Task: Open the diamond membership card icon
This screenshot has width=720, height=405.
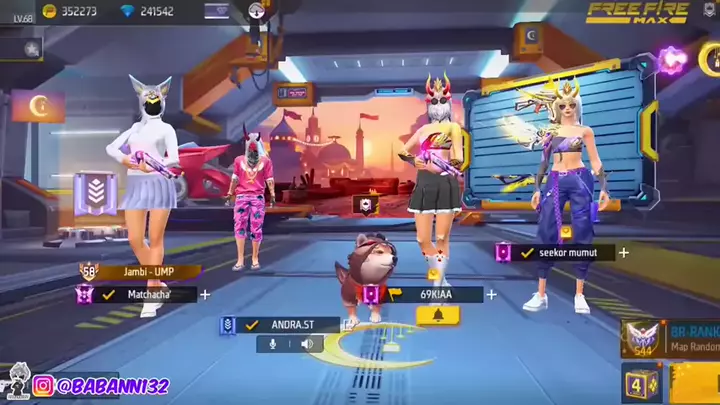Action: (x=216, y=12)
